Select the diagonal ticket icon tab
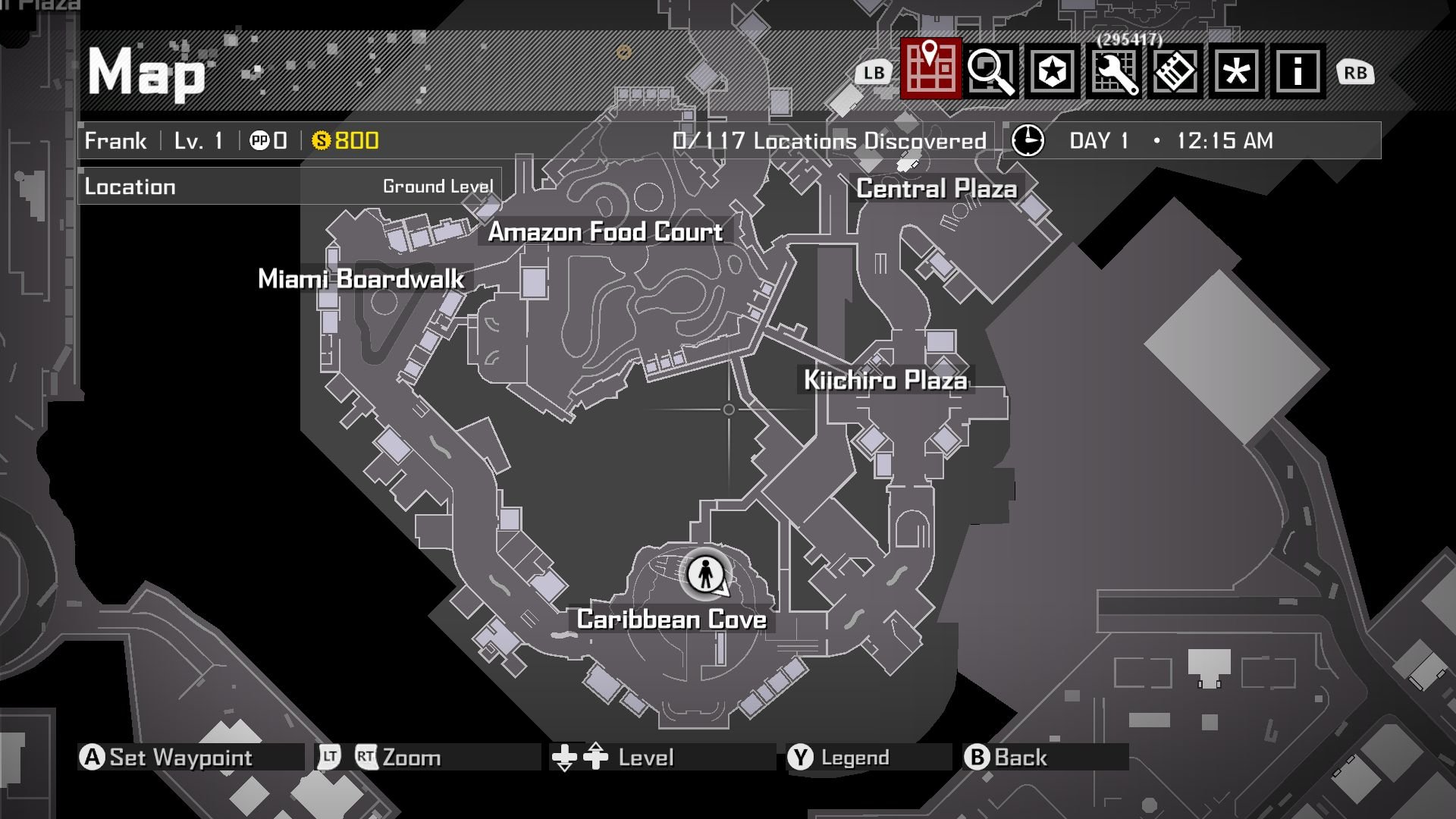The height and width of the screenshot is (819, 1456). coord(1175,71)
